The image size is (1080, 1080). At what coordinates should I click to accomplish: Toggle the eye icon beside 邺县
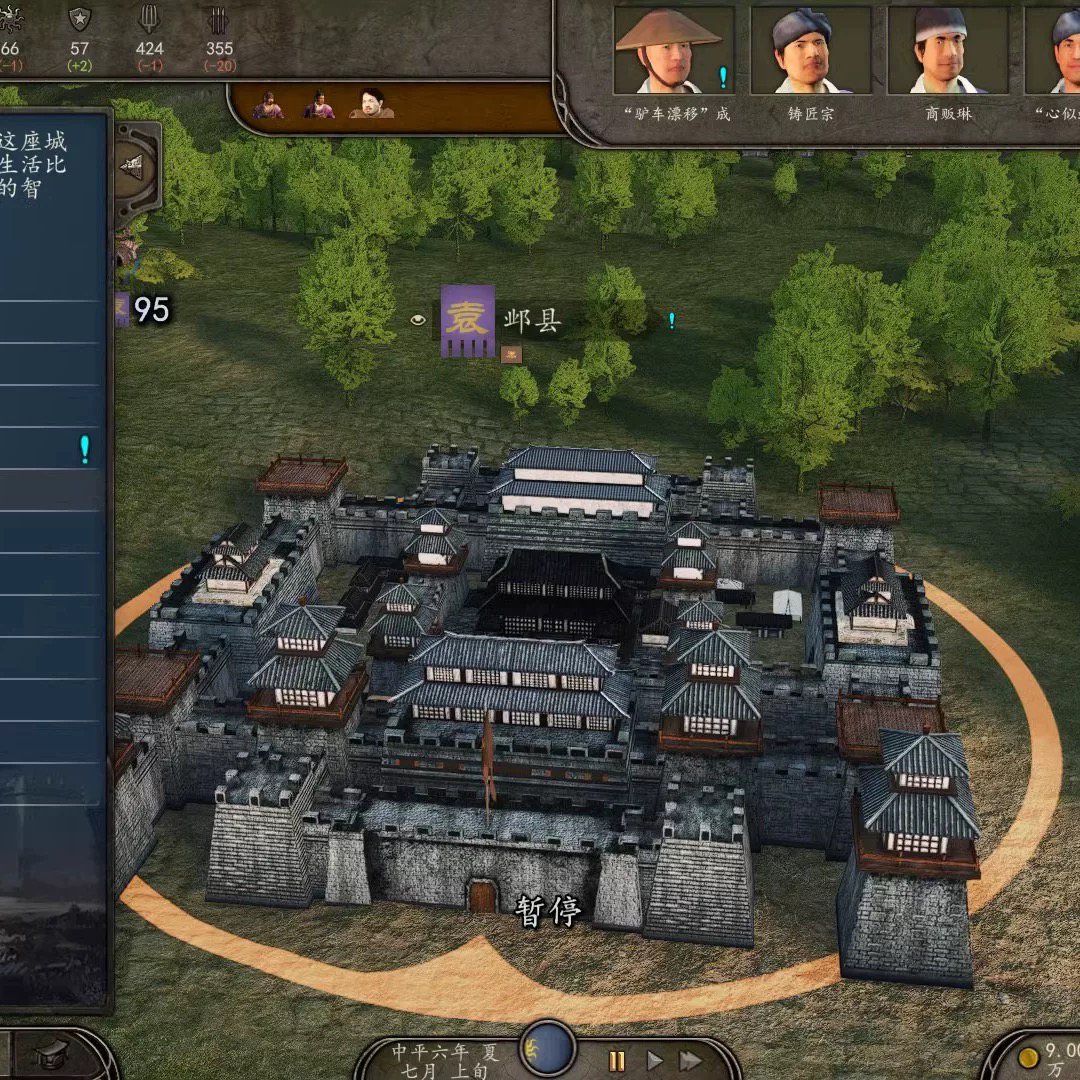418,320
